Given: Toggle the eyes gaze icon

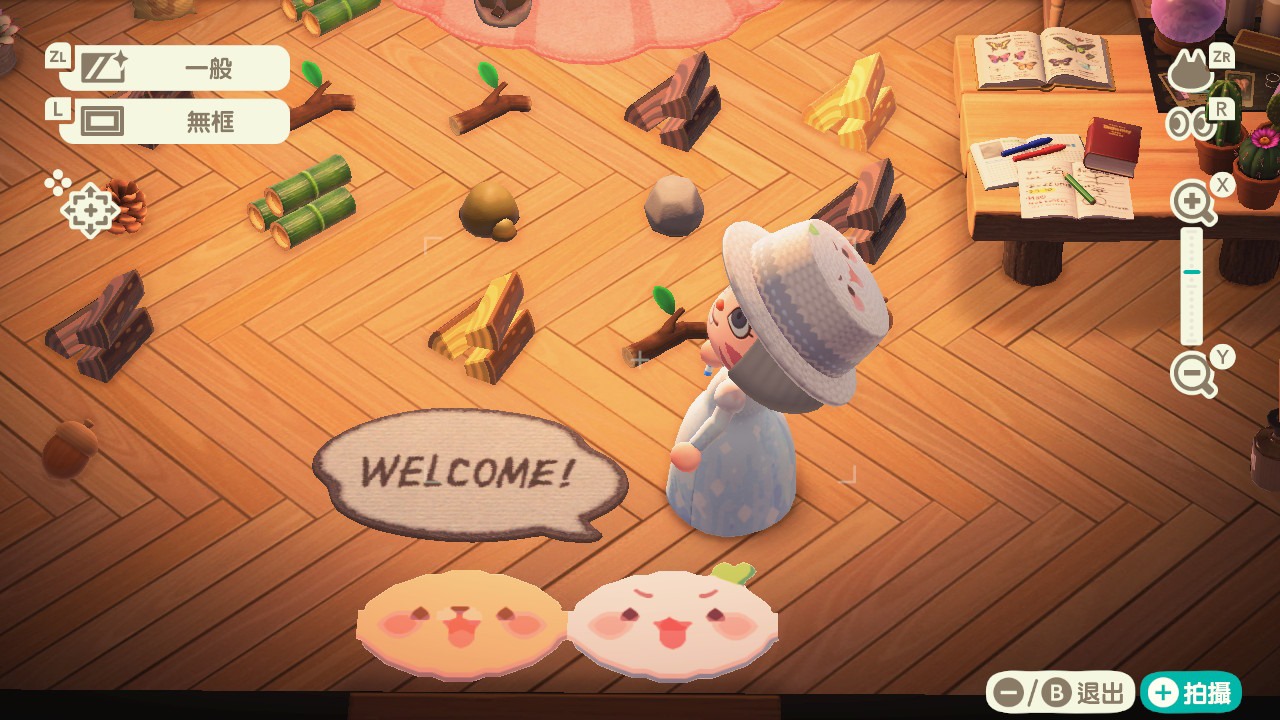Looking at the screenshot, I should [x=1191, y=123].
